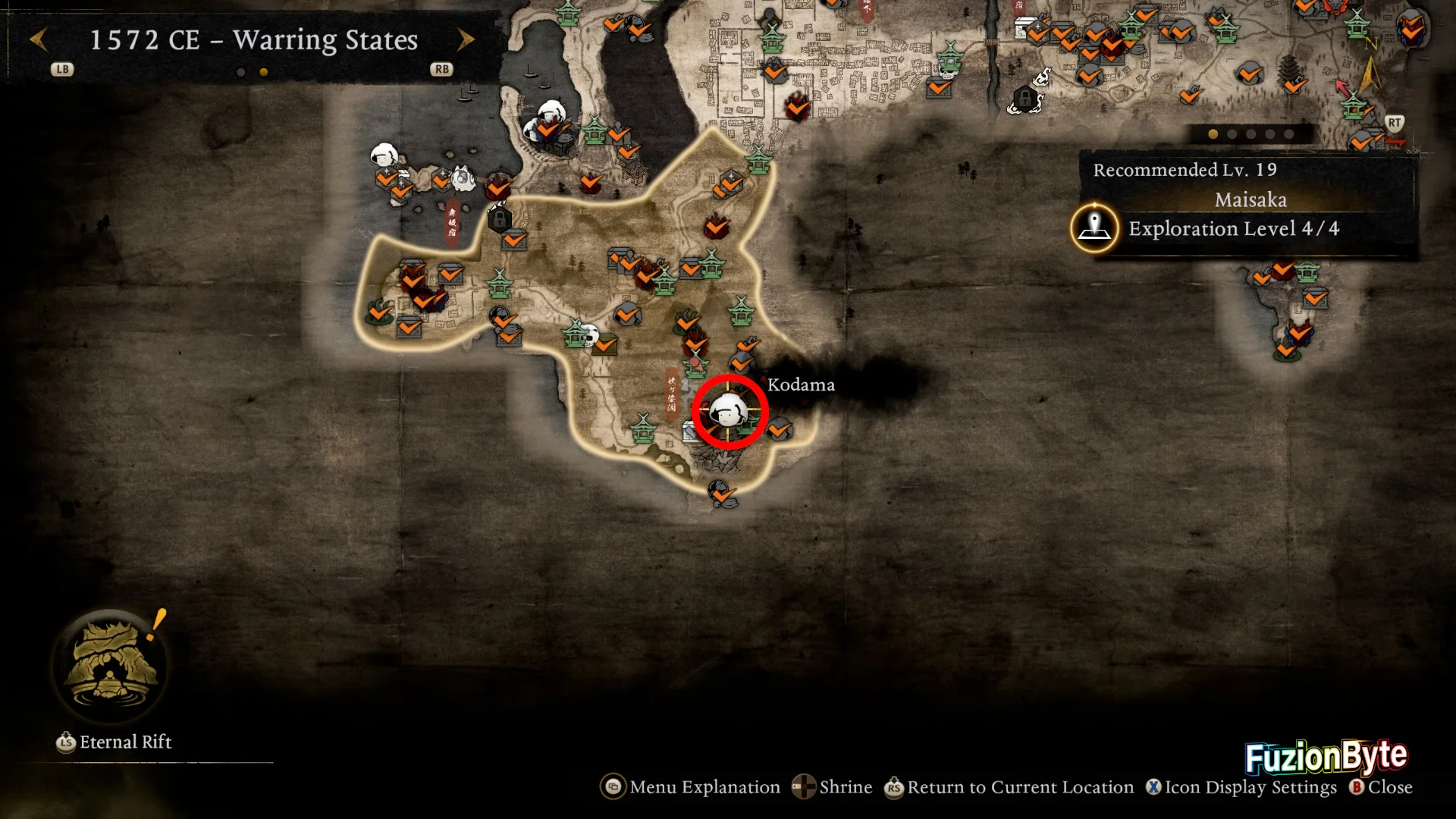The width and height of the screenshot is (1456, 819).
Task: Select the circled Kodama map marker
Action: [730, 412]
